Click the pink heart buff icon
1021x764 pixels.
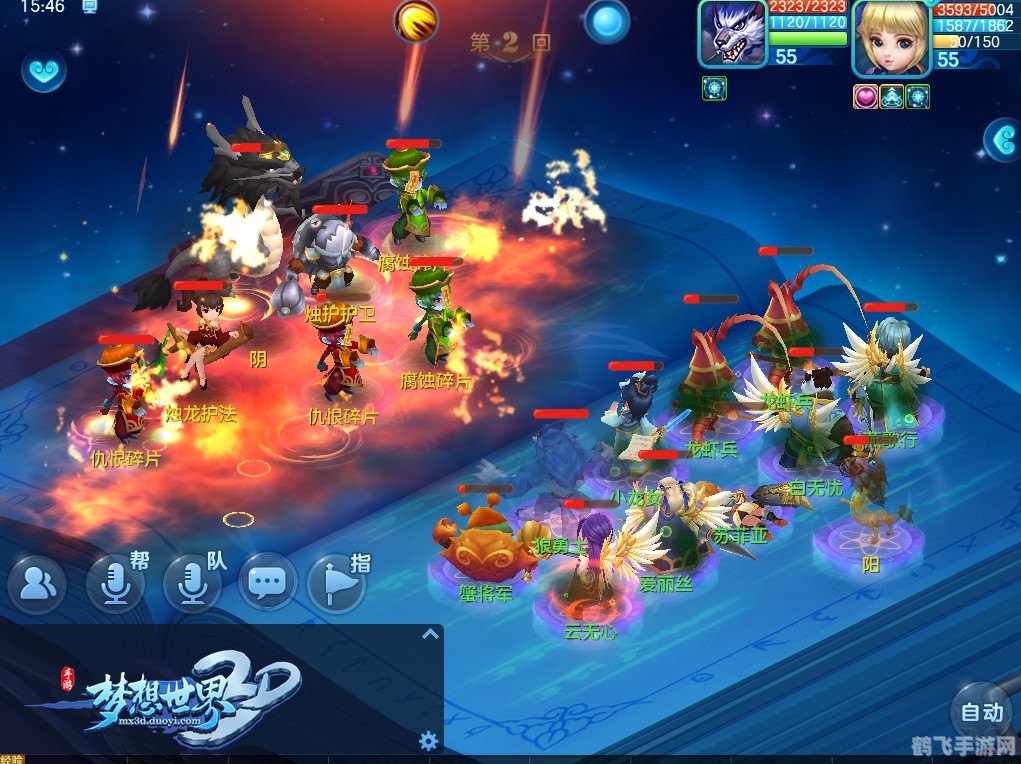(865, 96)
